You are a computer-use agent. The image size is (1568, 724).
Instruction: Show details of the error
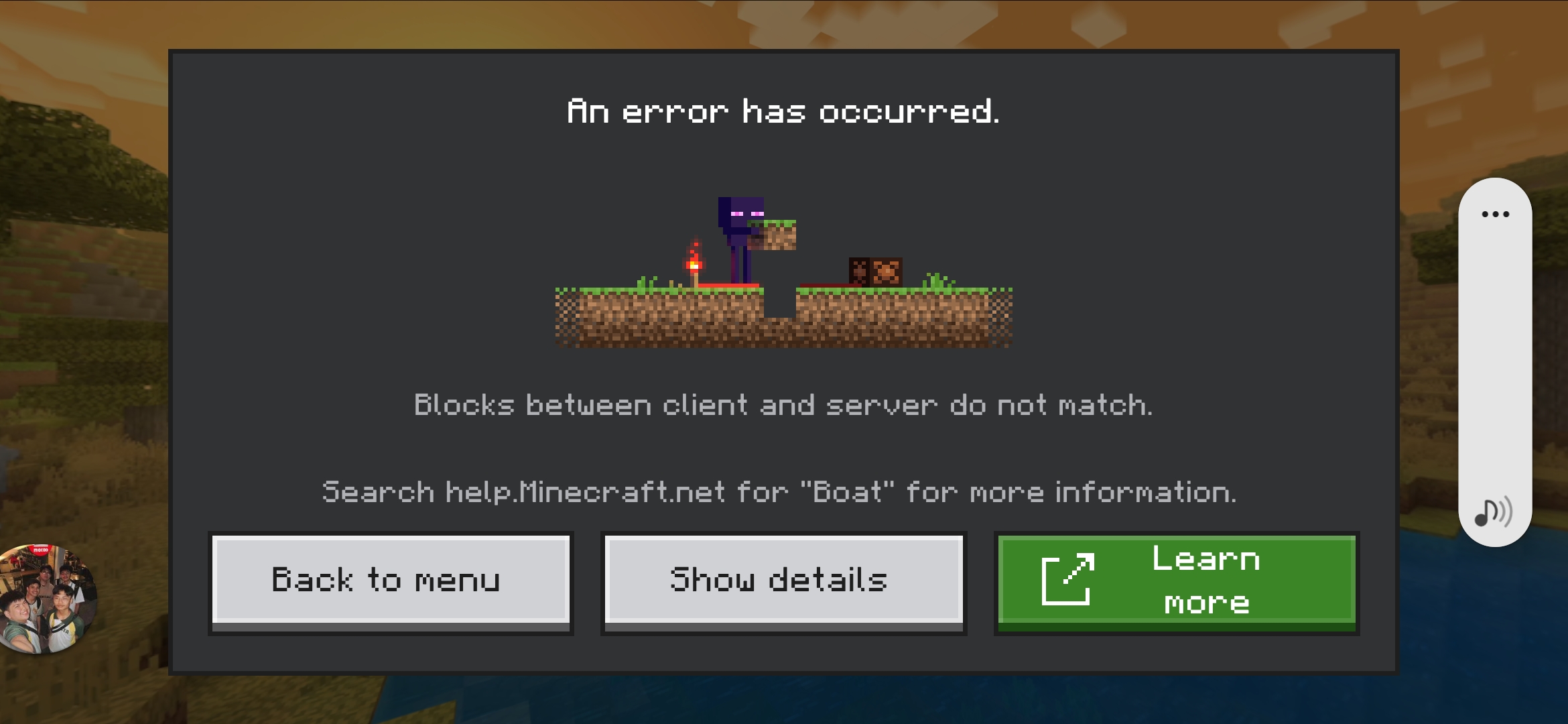pos(783,581)
